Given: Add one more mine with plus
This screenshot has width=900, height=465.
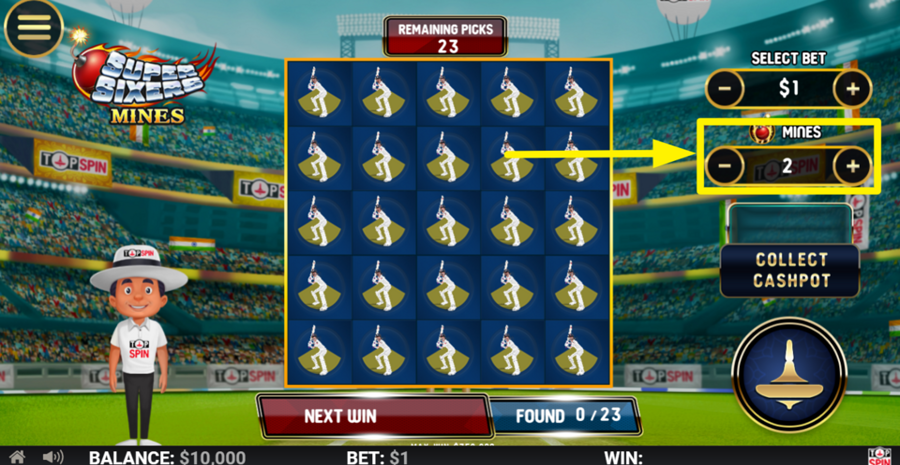Looking at the screenshot, I should (x=852, y=166).
